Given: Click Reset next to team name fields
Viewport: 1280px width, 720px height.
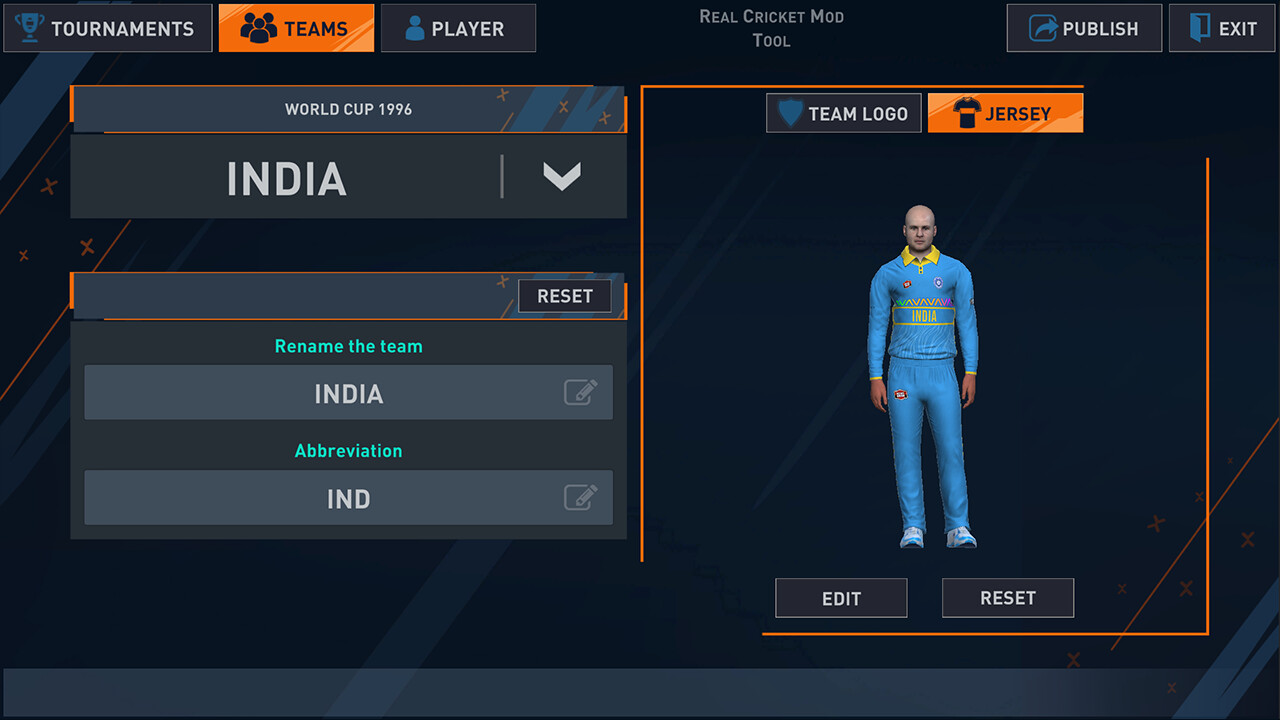Looking at the screenshot, I should click(x=564, y=296).
